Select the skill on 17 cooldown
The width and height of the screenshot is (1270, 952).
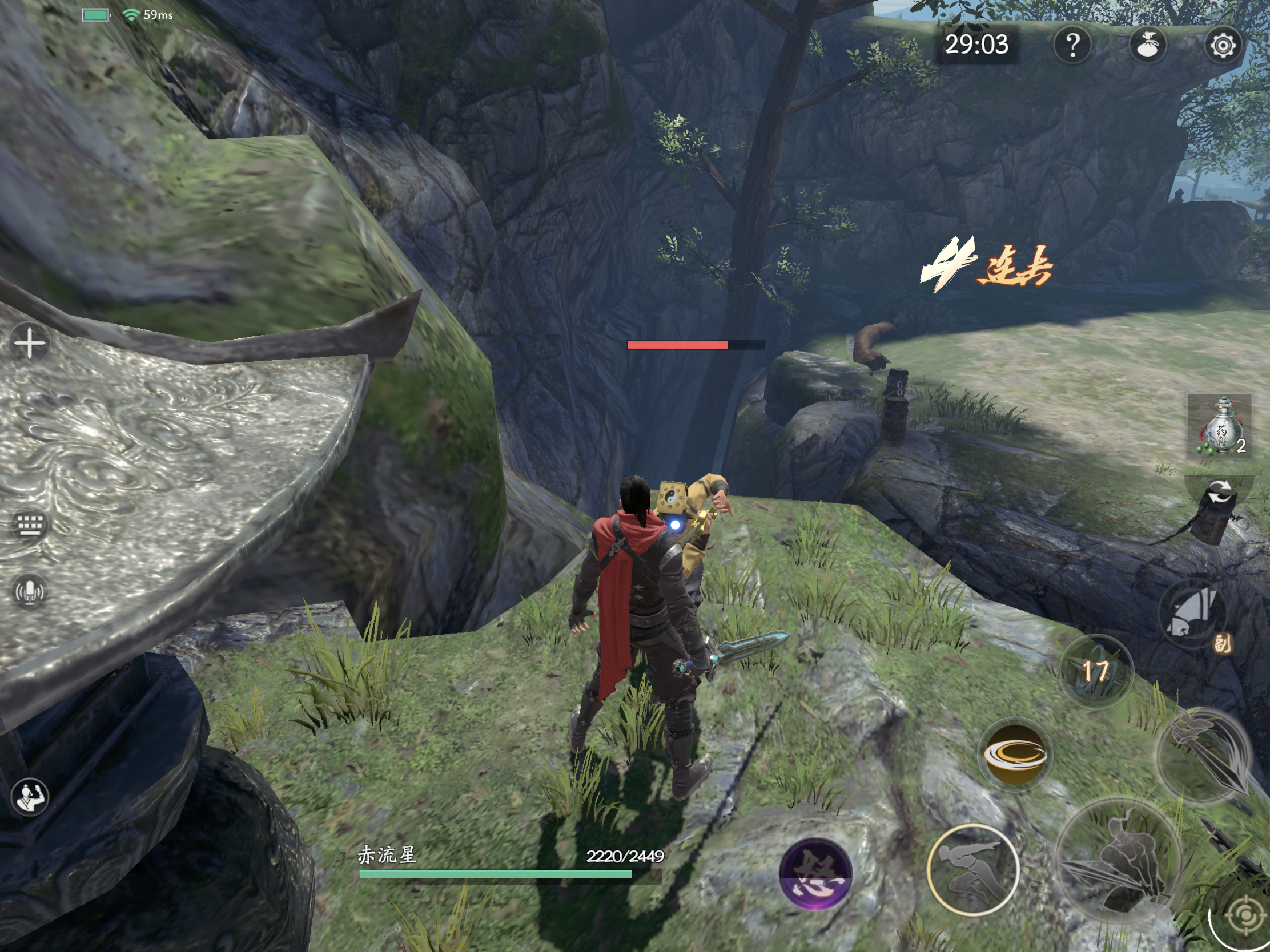[1095, 671]
